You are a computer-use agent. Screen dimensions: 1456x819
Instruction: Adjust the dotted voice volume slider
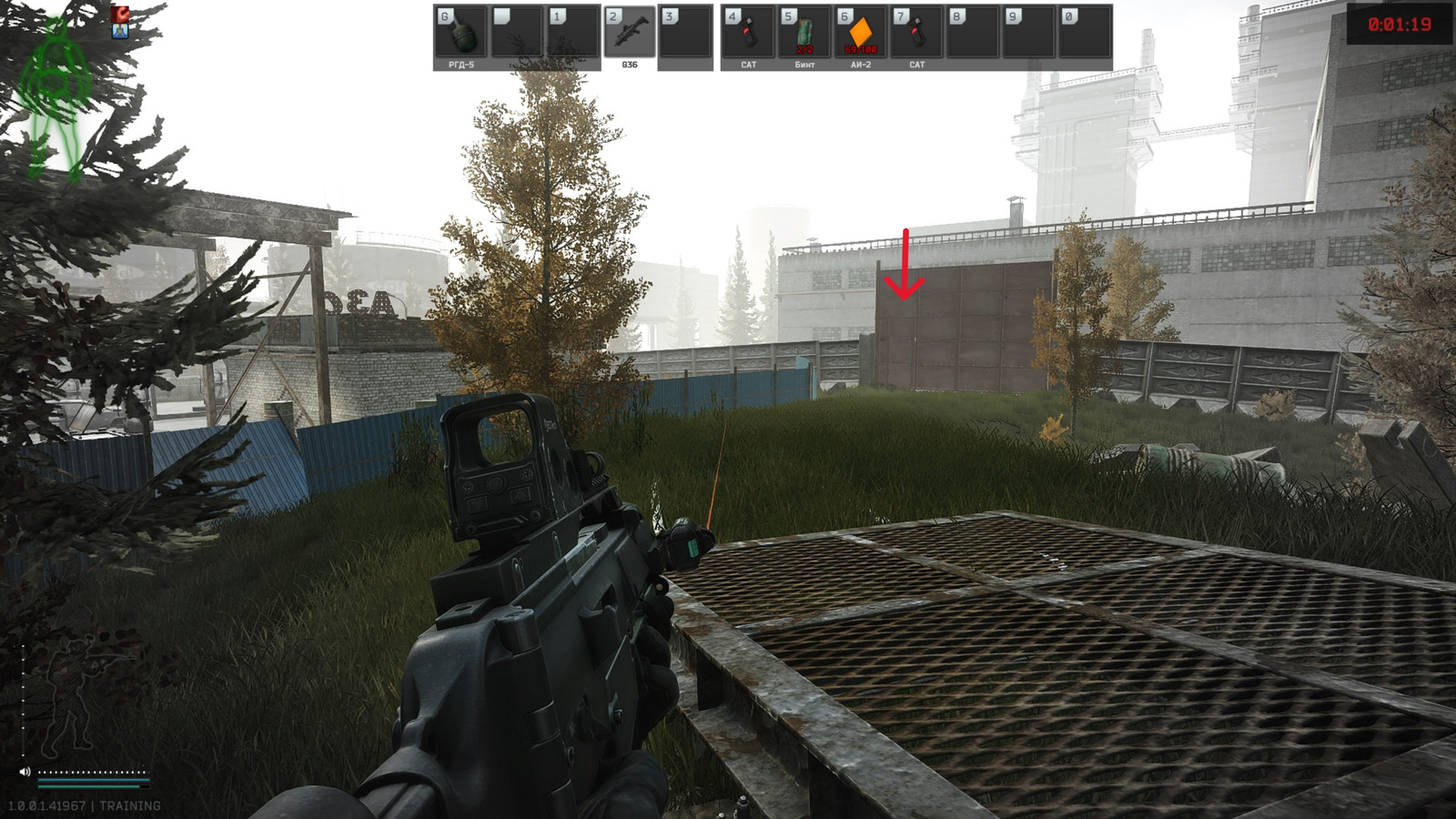coord(94,772)
